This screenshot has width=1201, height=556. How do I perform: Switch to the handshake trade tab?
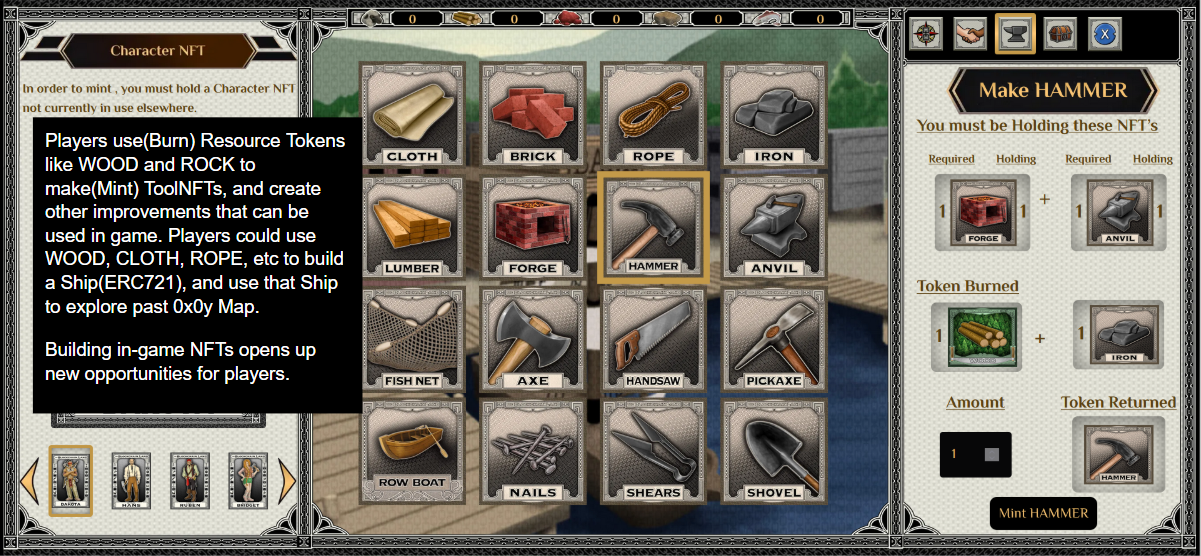970,33
